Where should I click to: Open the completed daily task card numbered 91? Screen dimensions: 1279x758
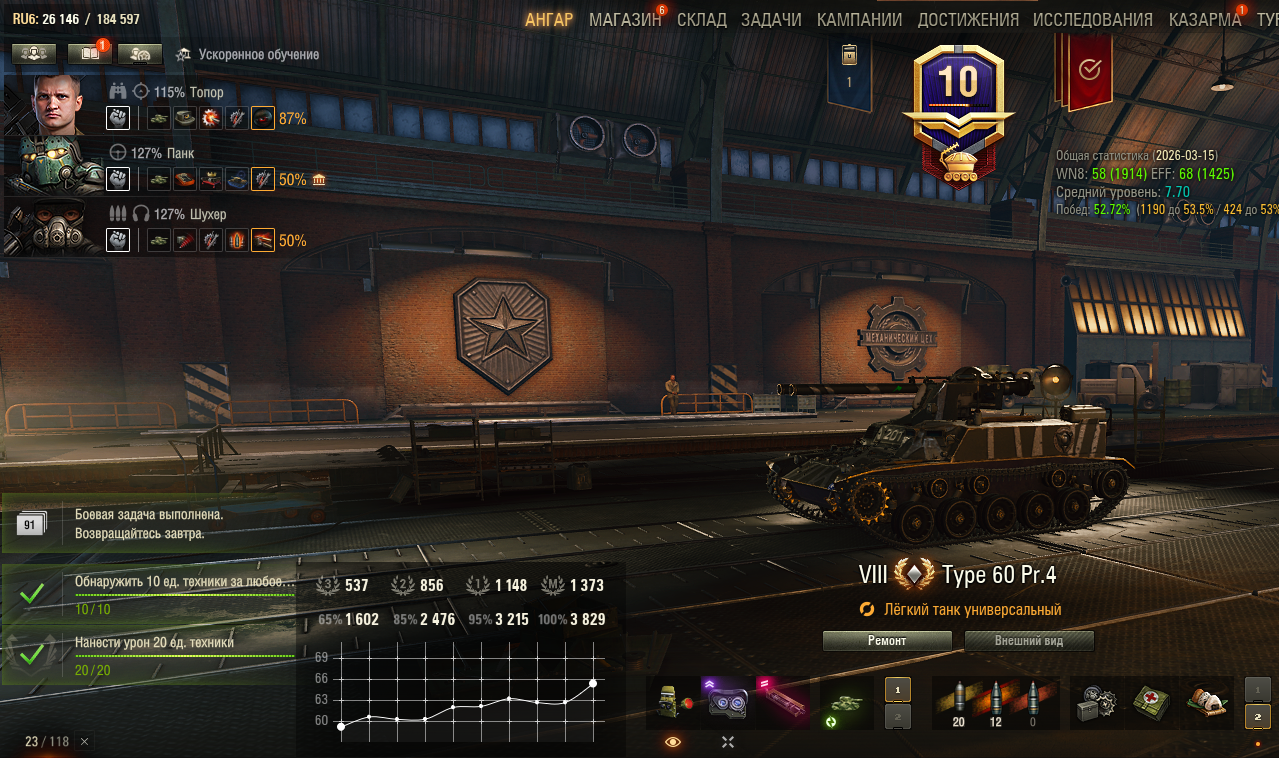[x=32, y=524]
